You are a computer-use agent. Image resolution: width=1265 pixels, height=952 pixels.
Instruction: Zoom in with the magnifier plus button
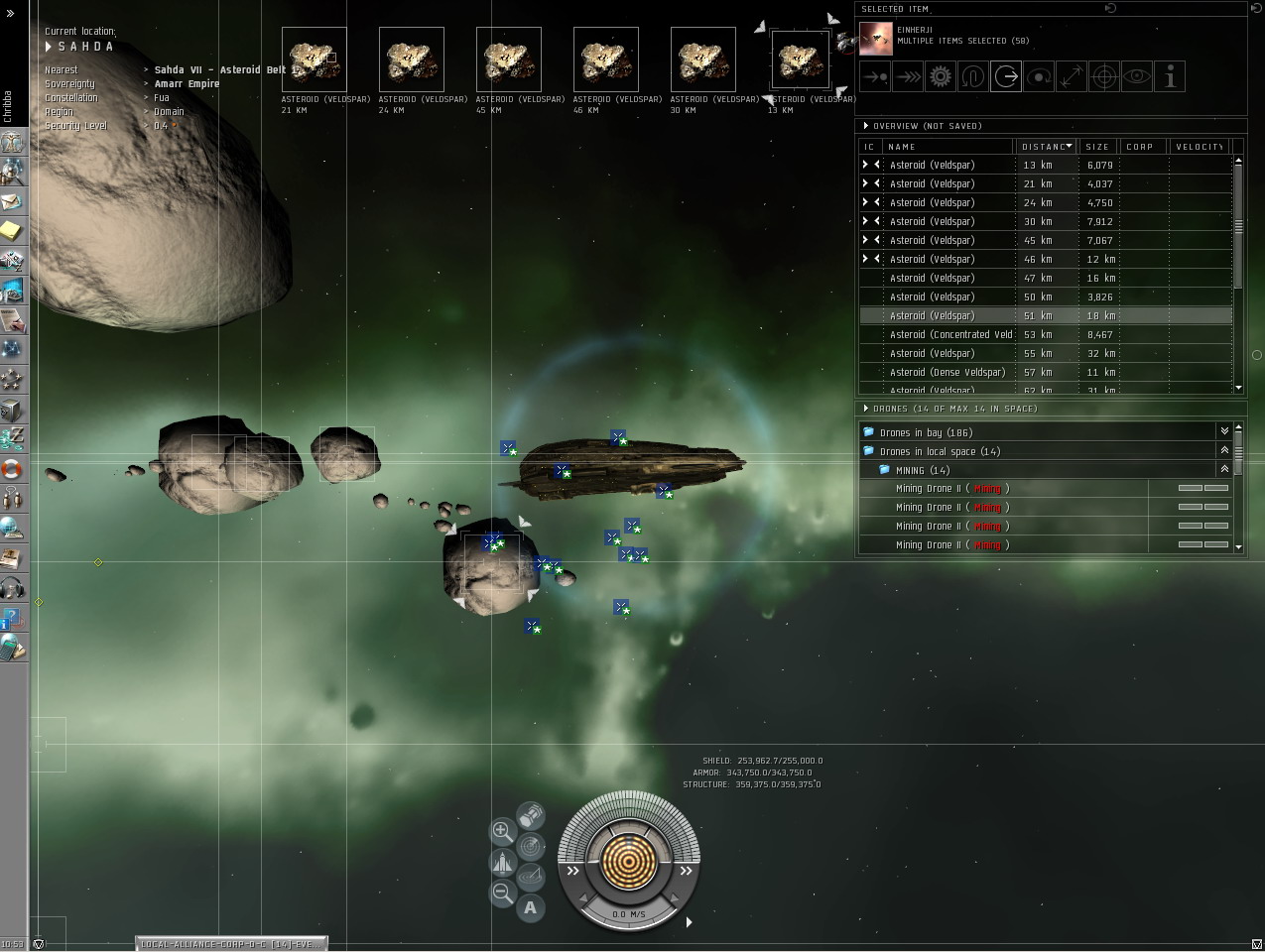pyautogui.click(x=502, y=831)
